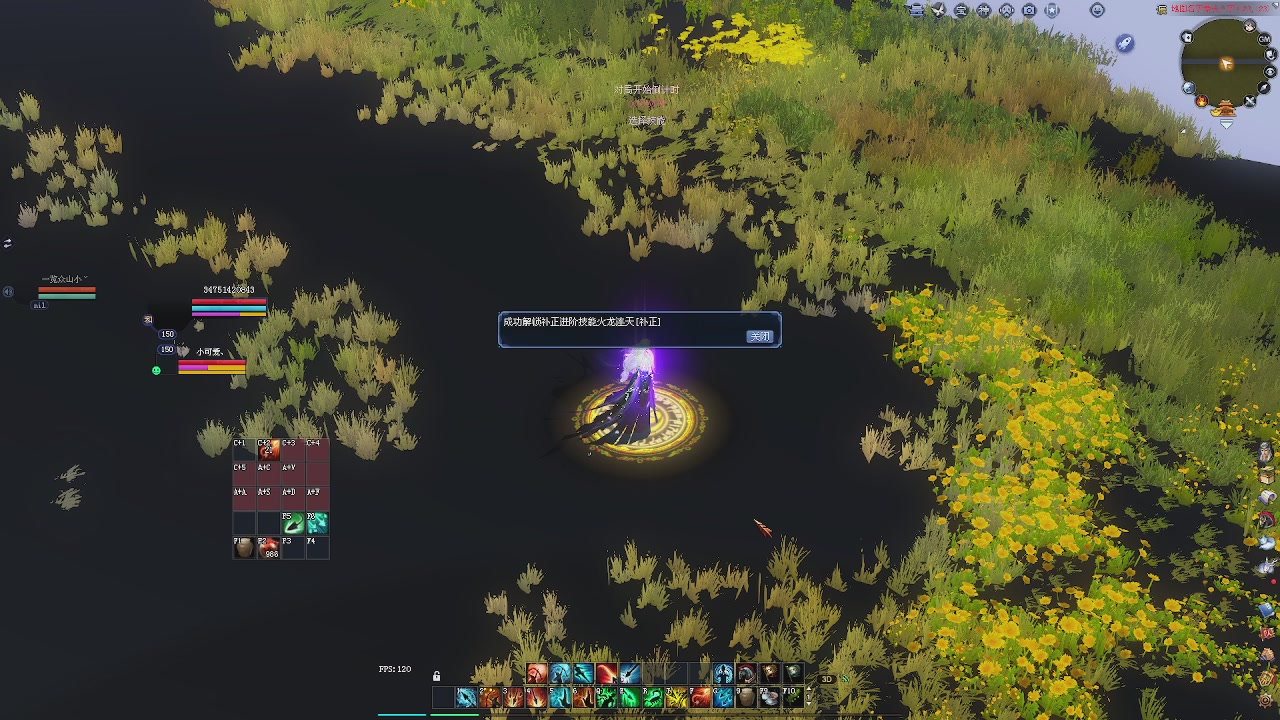
Task: Click the green smiley icon beside the pet frame
Action: 156,370
